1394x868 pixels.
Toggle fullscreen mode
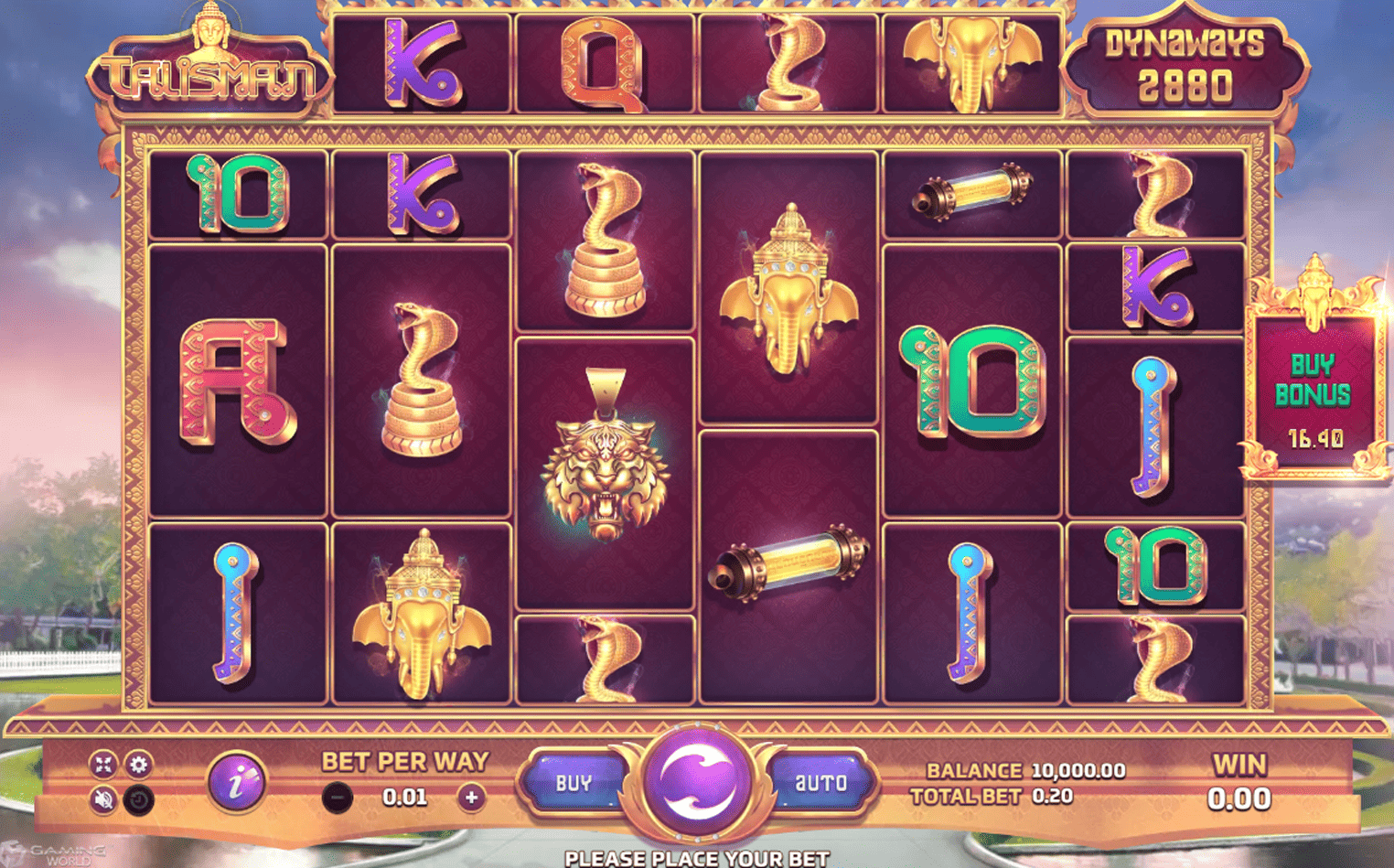point(102,765)
